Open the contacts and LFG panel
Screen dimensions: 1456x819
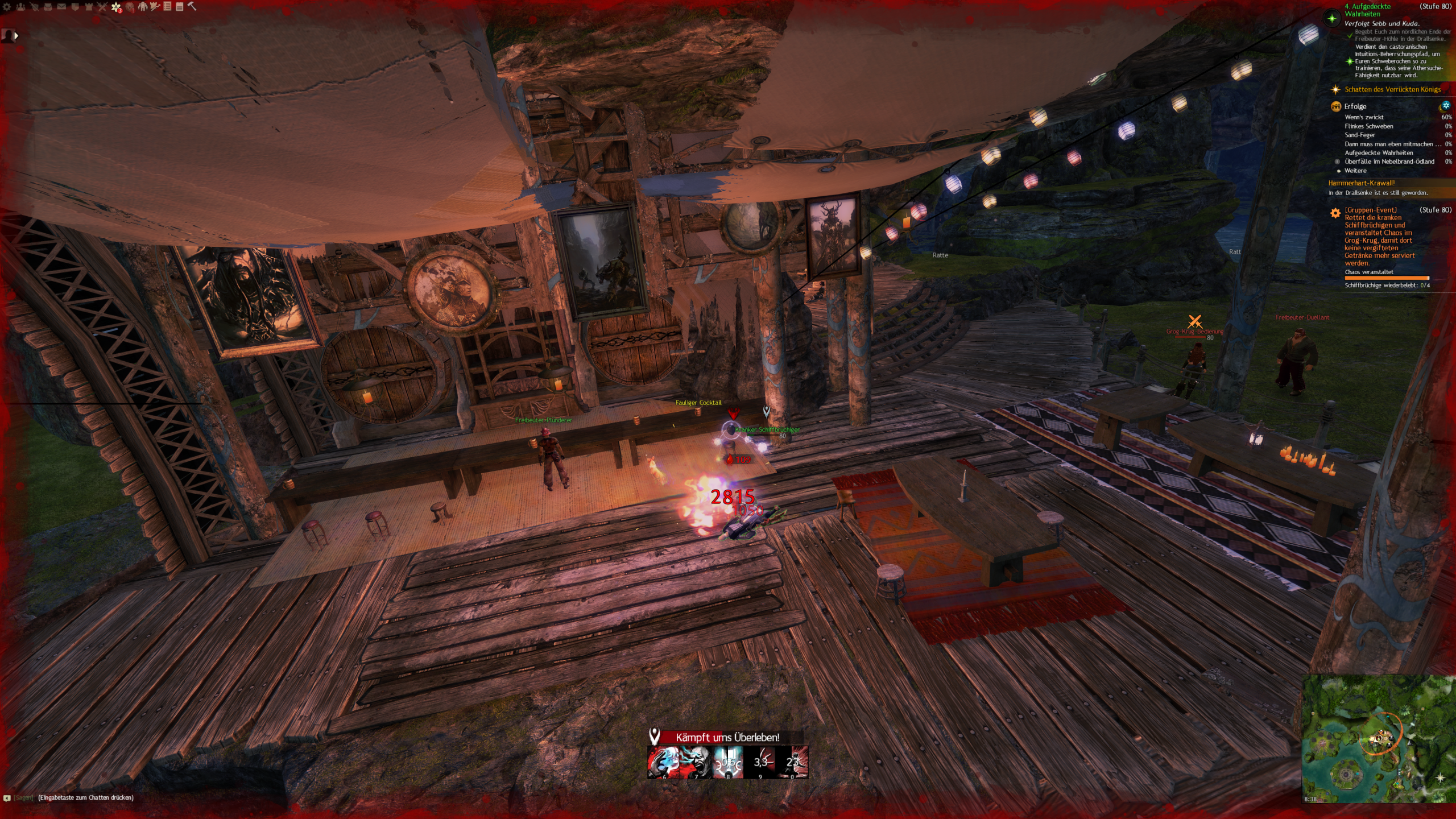pyautogui.click(x=21, y=7)
